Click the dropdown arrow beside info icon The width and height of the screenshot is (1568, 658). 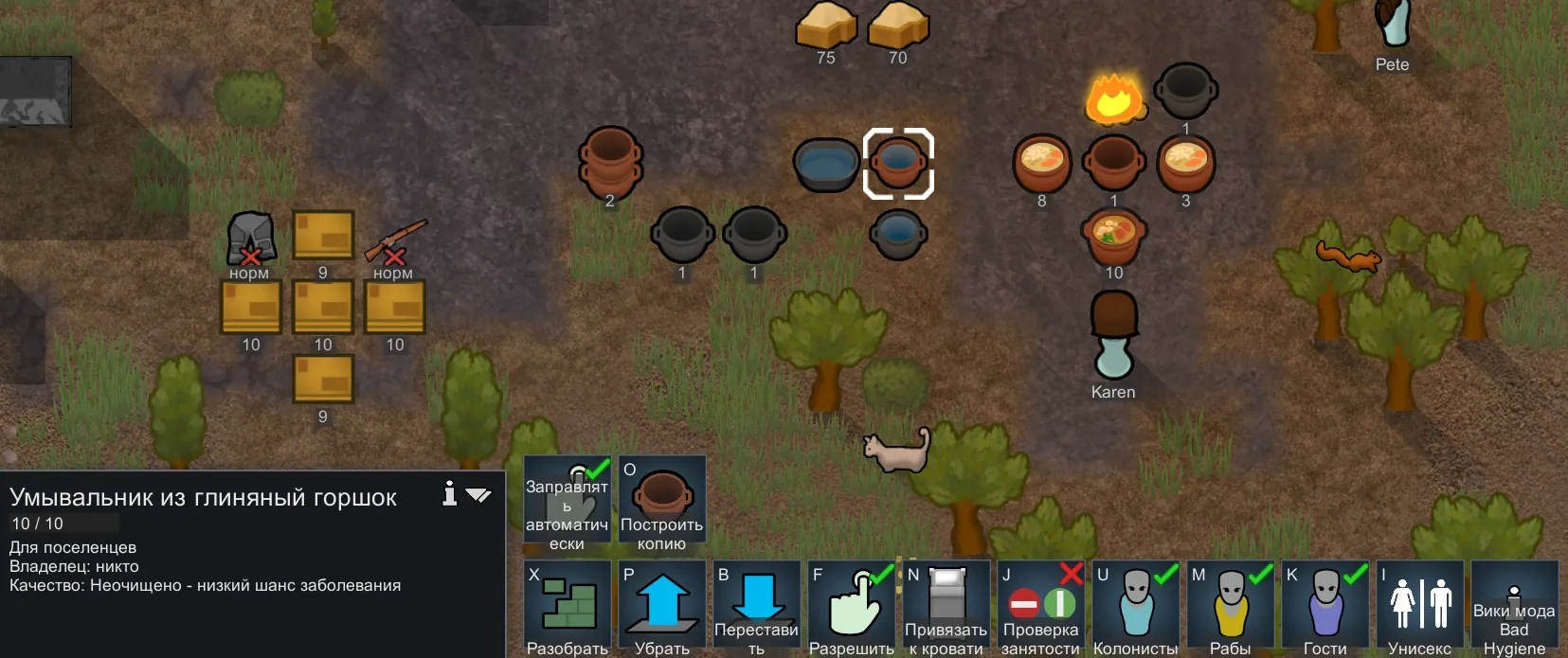pyautogui.click(x=478, y=494)
